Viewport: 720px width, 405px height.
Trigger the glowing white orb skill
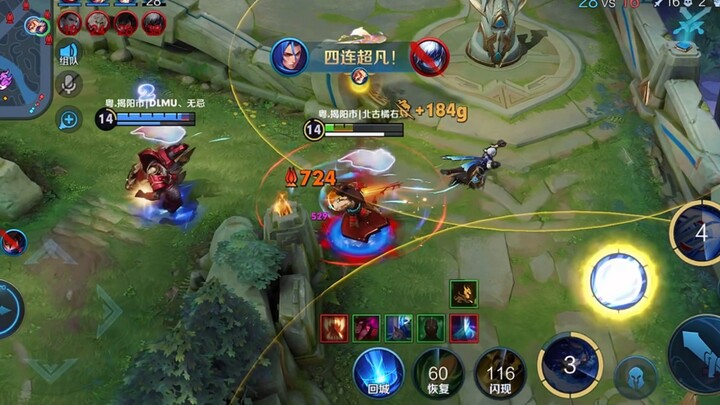point(618,281)
